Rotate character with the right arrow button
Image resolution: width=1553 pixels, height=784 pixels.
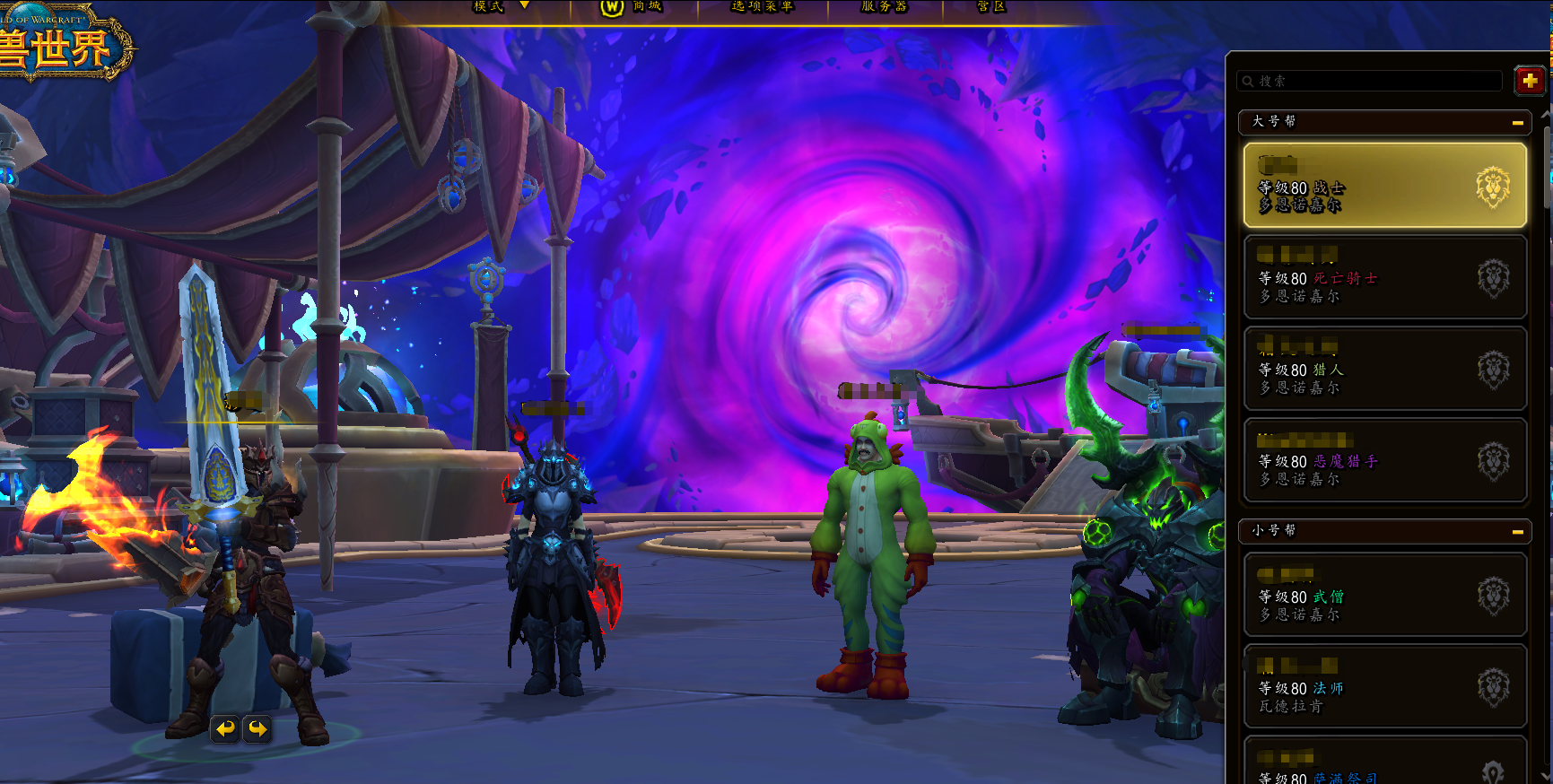(257, 728)
